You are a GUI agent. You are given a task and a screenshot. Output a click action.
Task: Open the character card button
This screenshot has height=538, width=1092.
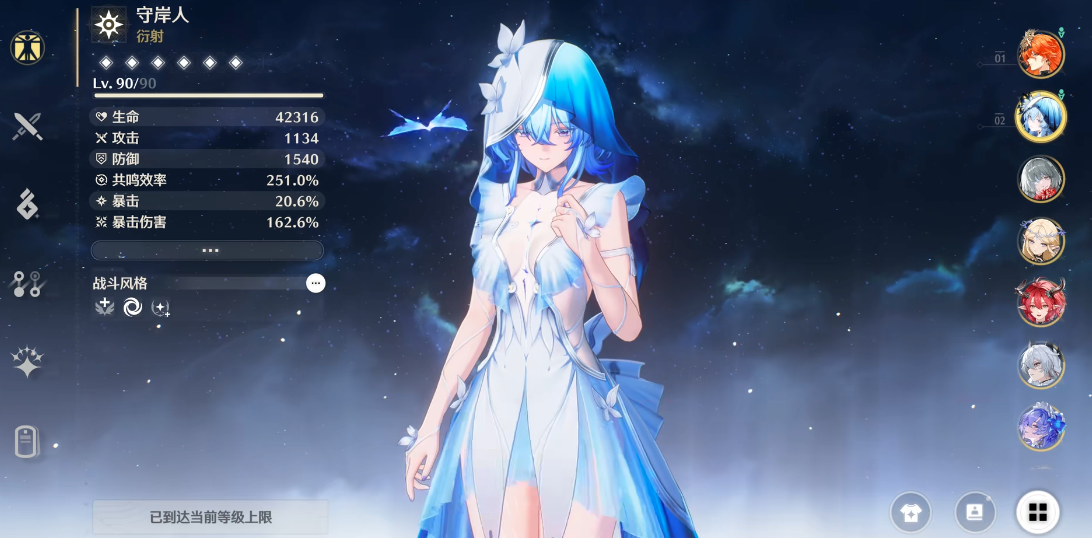pos(974,513)
